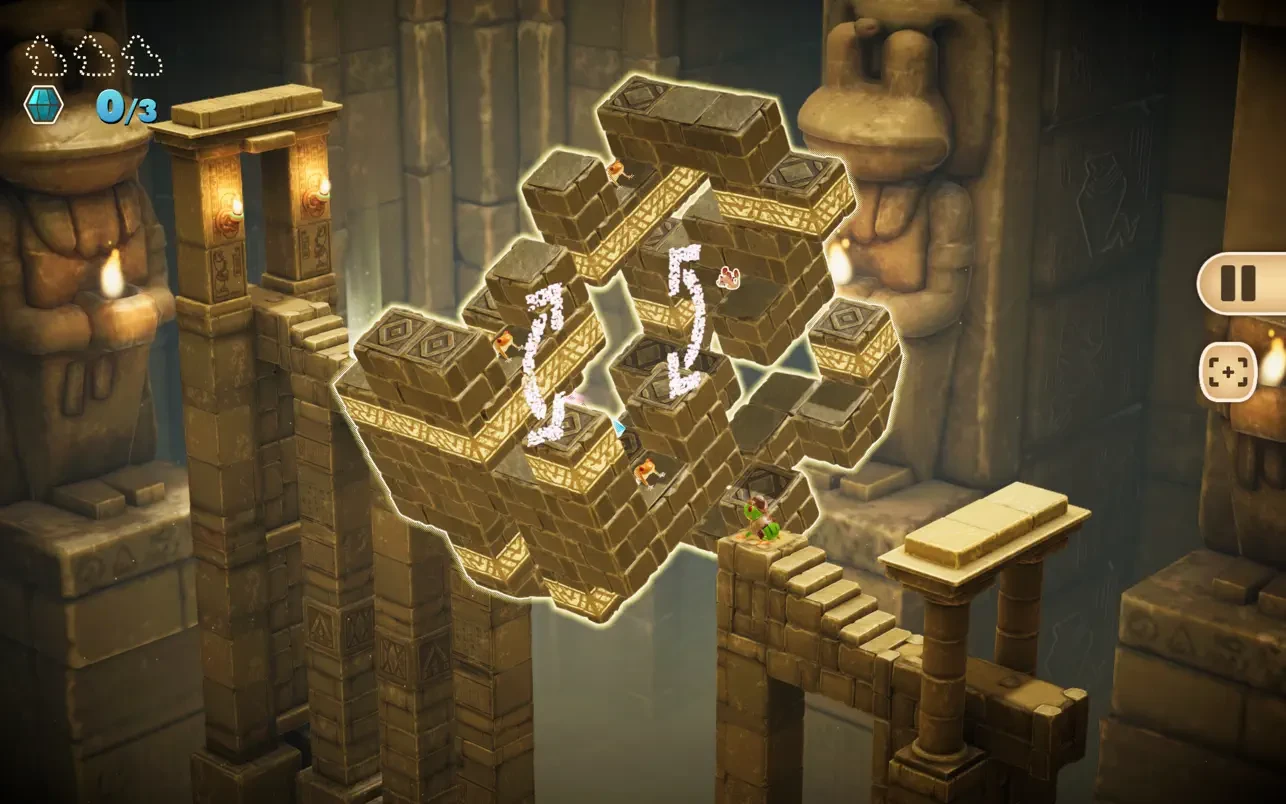Tap the camera recenter focus button
The height and width of the screenshot is (804, 1286).
pos(1227,373)
